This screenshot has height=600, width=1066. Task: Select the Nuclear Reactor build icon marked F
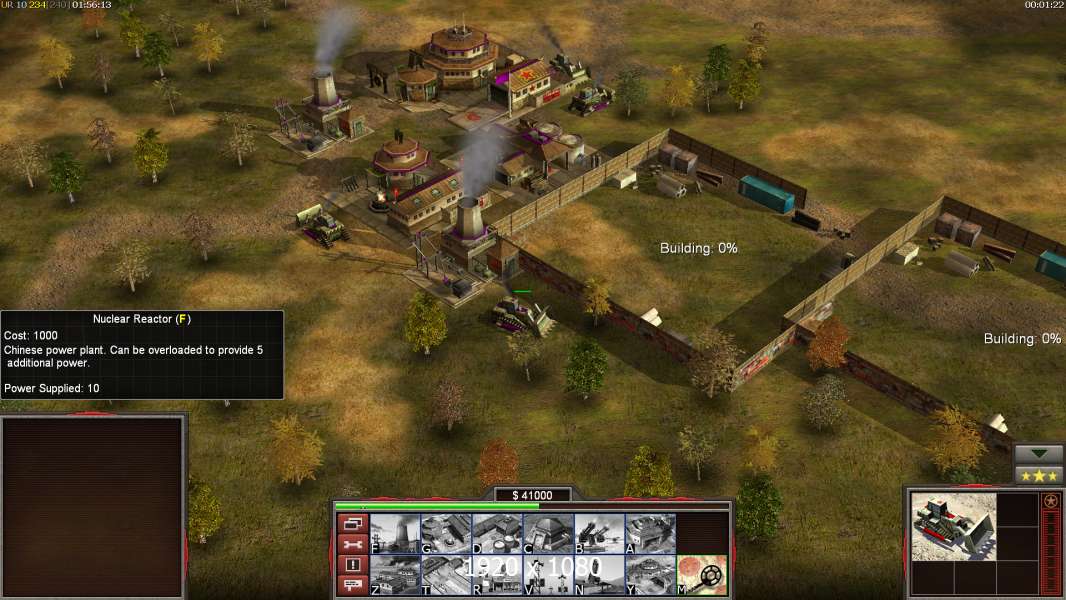(395, 534)
